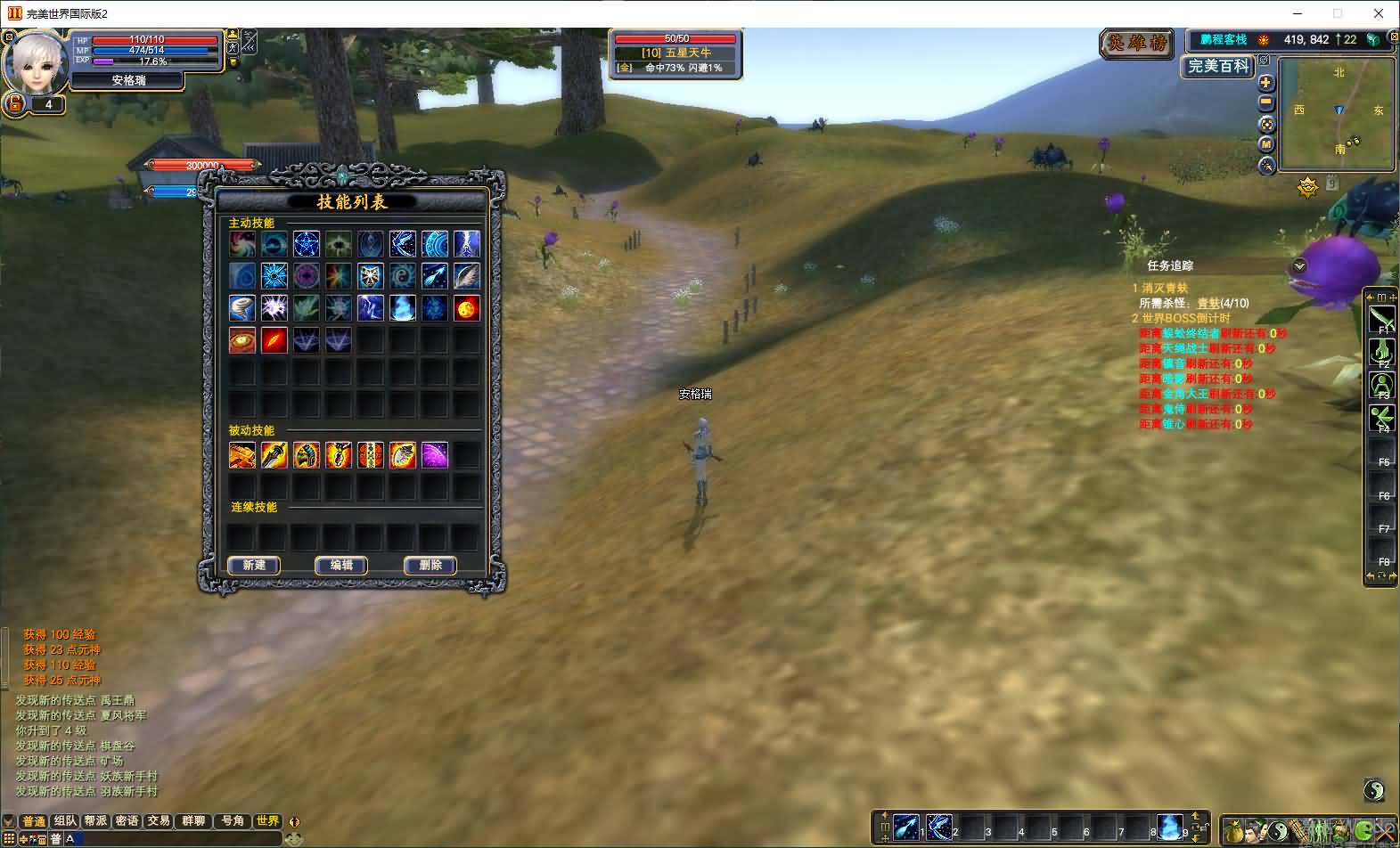Image resolution: width=1400 pixels, height=848 pixels.
Task: Open the 英雄榜 hero ranking
Action: (x=1137, y=43)
